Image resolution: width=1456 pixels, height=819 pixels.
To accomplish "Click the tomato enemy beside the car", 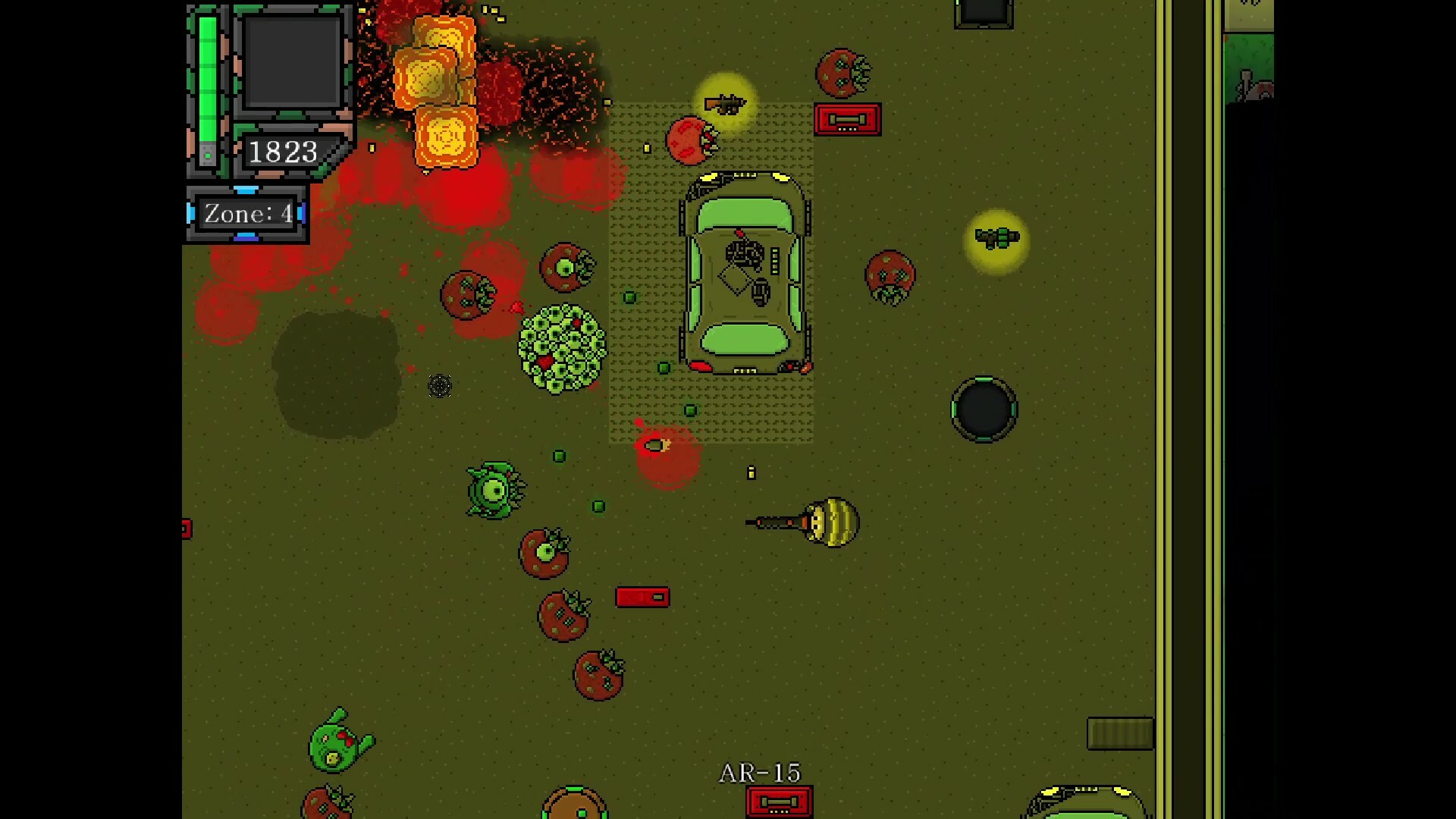I will coord(889,277).
